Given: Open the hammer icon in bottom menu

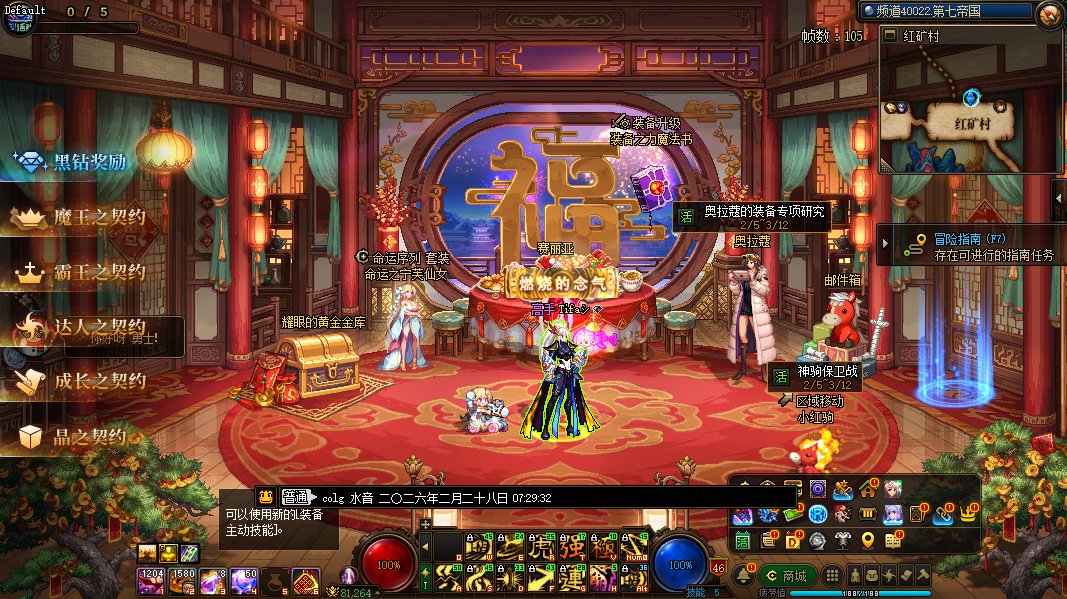Looking at the screenshot, I should (x=923, y=576).
